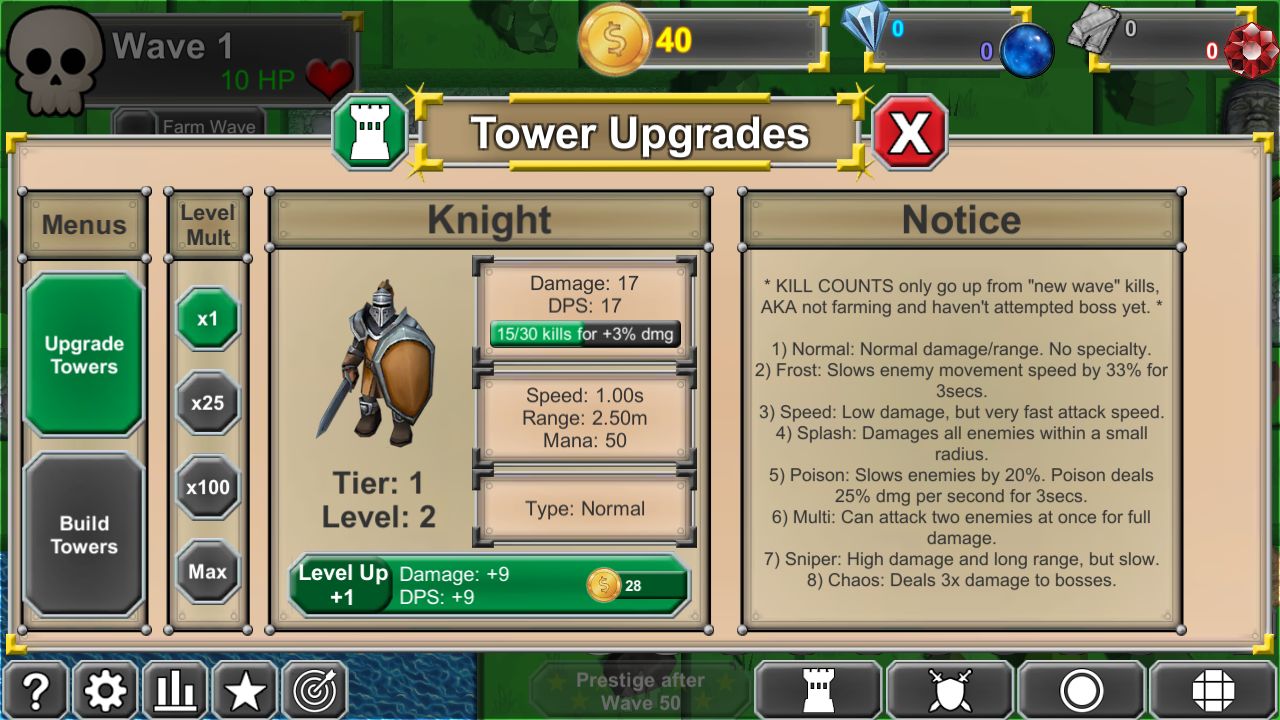Open the crossed swords shield menu
1280x720 pixels.
[950, 691]
